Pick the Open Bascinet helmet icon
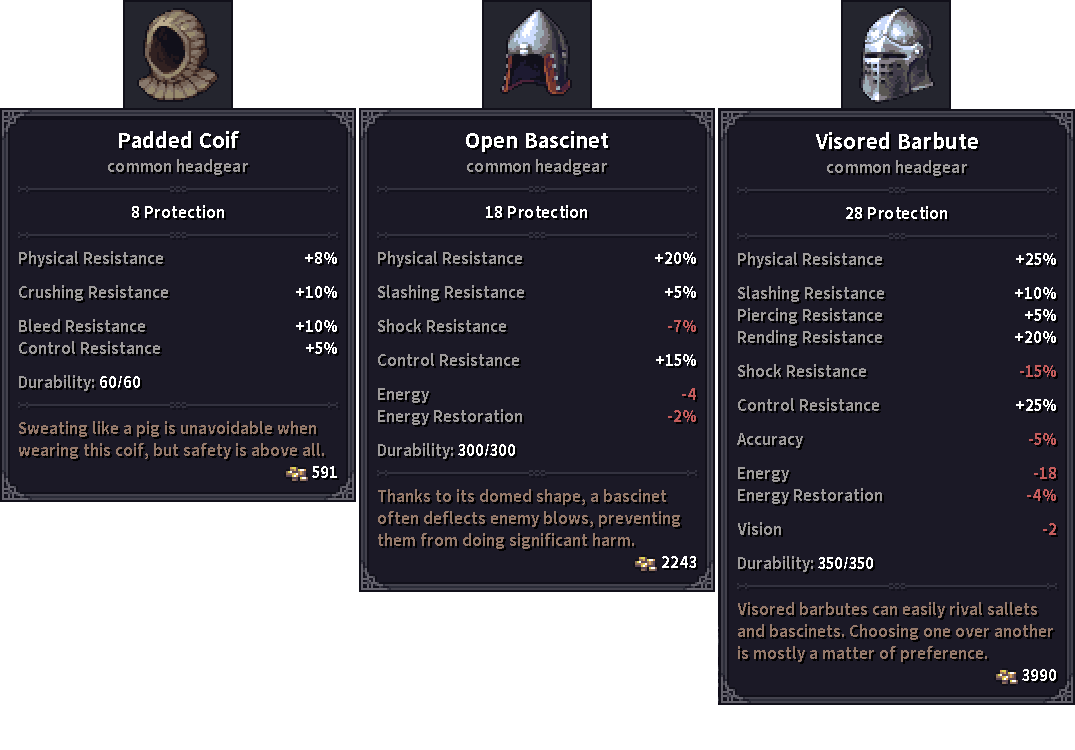The height and width of the screenshot is (750, 1075). click(537, 54)
